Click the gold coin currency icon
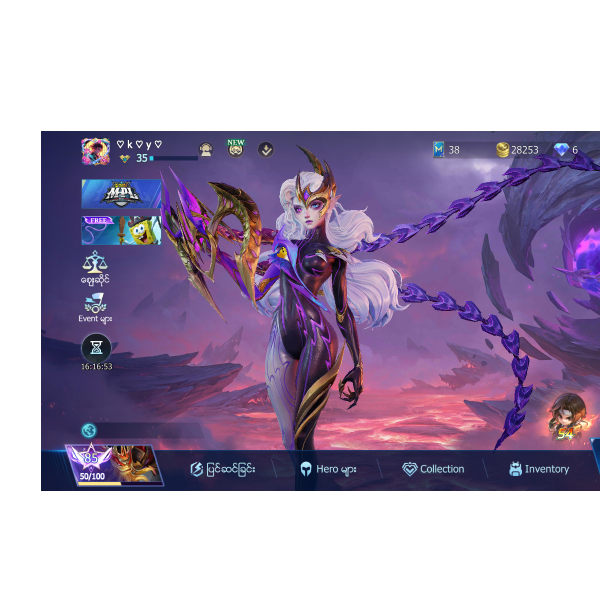The height and width of the screenshot is (600, 600). pyautogui.click(x=503, y=150)
